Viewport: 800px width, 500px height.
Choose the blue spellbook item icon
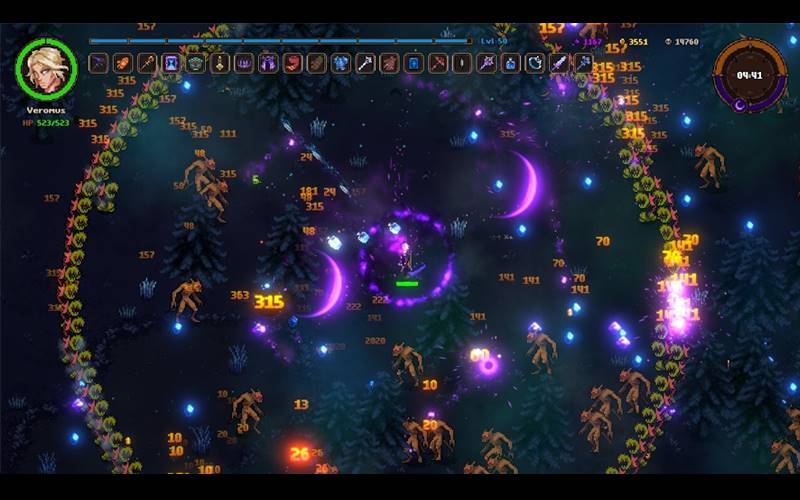click(414, 63)
